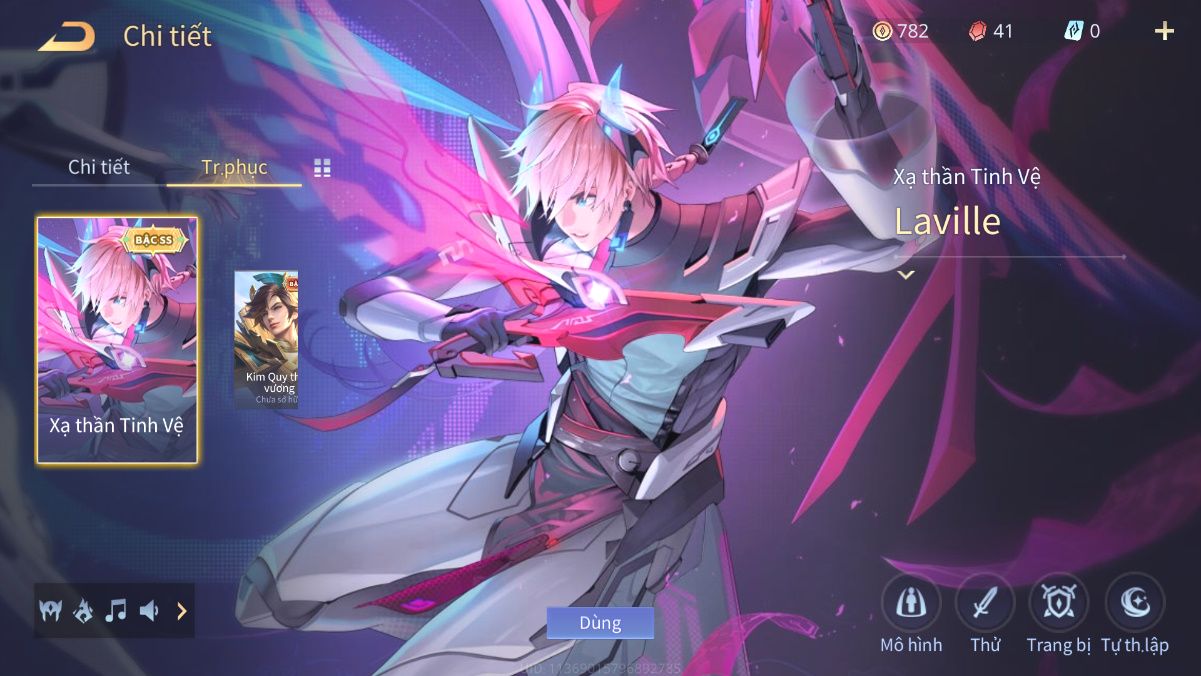Screen dimensions: 1201x676
Task: Open Tự th.lập custom settings
Action: [x=1135, y=602]
